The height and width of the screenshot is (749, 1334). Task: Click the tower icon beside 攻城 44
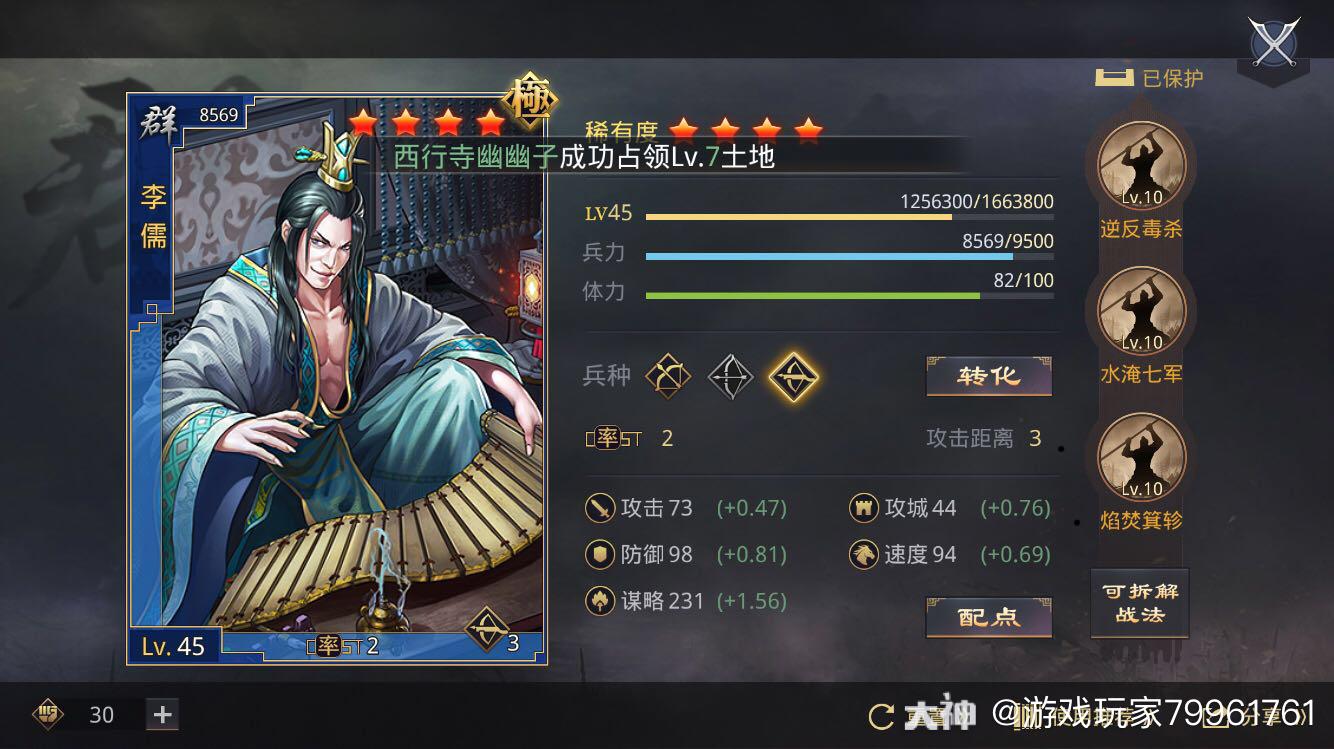pos(865,509)
